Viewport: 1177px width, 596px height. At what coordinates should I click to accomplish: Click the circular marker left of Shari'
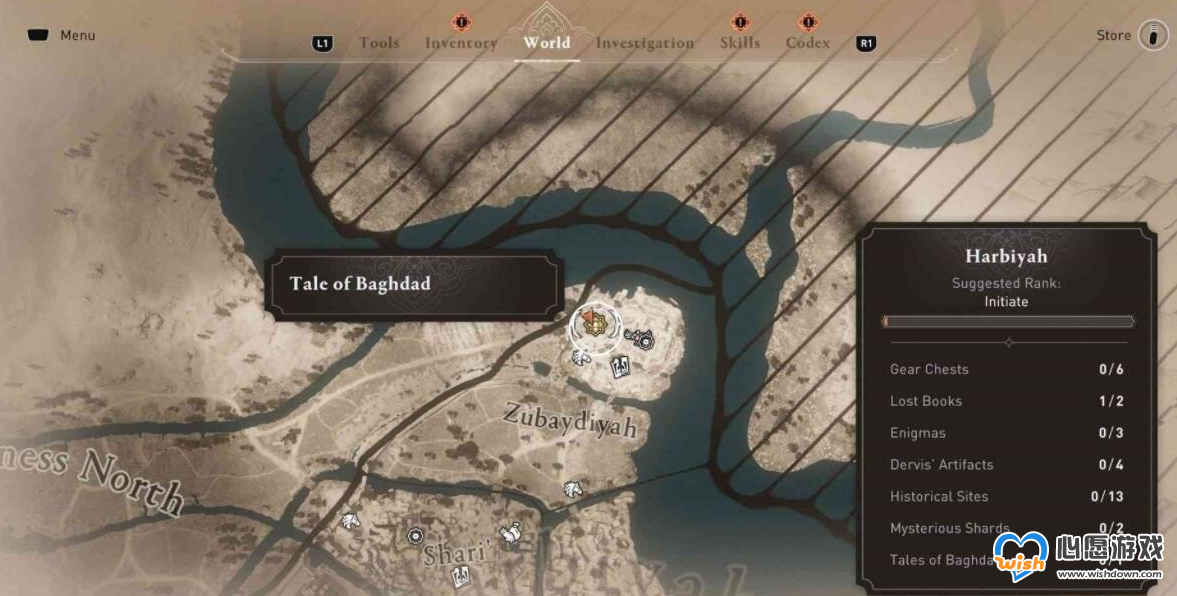415,536
